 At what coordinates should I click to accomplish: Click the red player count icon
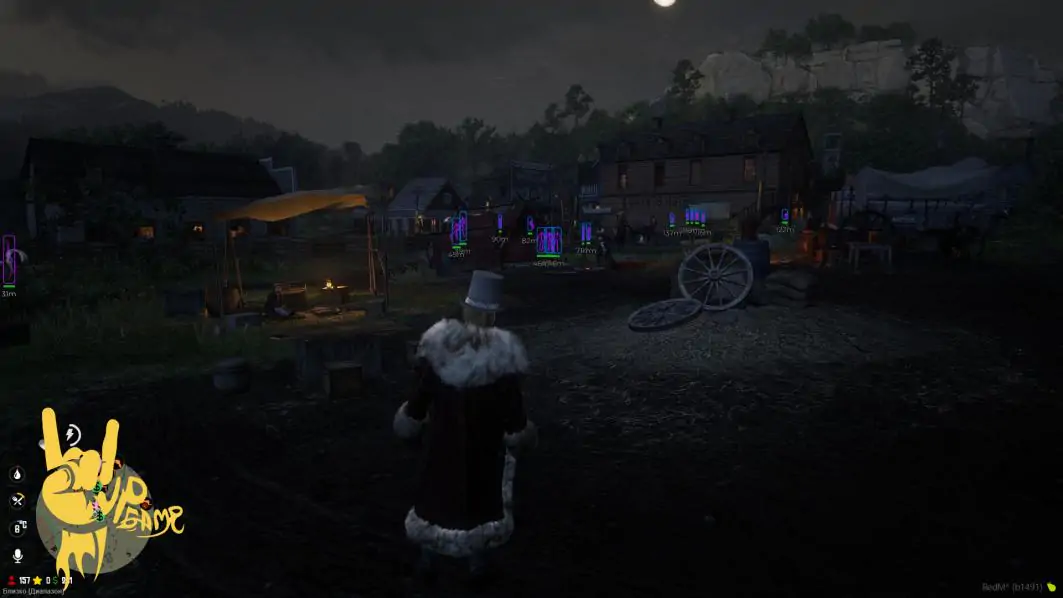pyautogui.click(x=9, y=580)
